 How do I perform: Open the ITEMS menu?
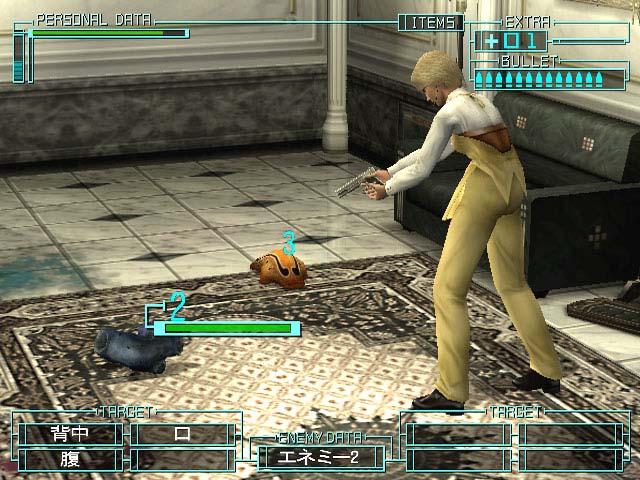431,22
